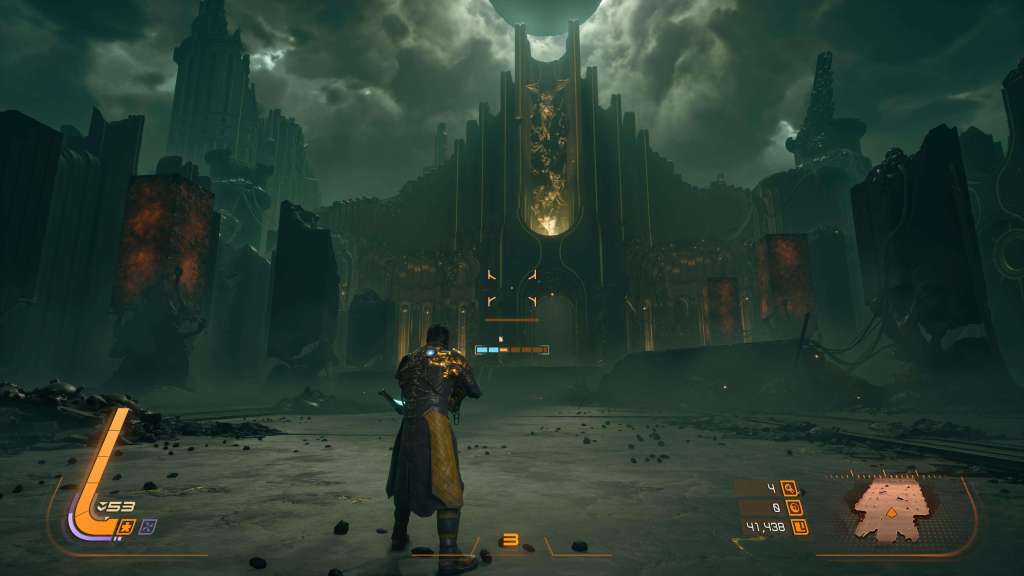The image size is (1024, 576).
Task: Select the purple status icon beside the health bar
Action: tap(149, 526)
